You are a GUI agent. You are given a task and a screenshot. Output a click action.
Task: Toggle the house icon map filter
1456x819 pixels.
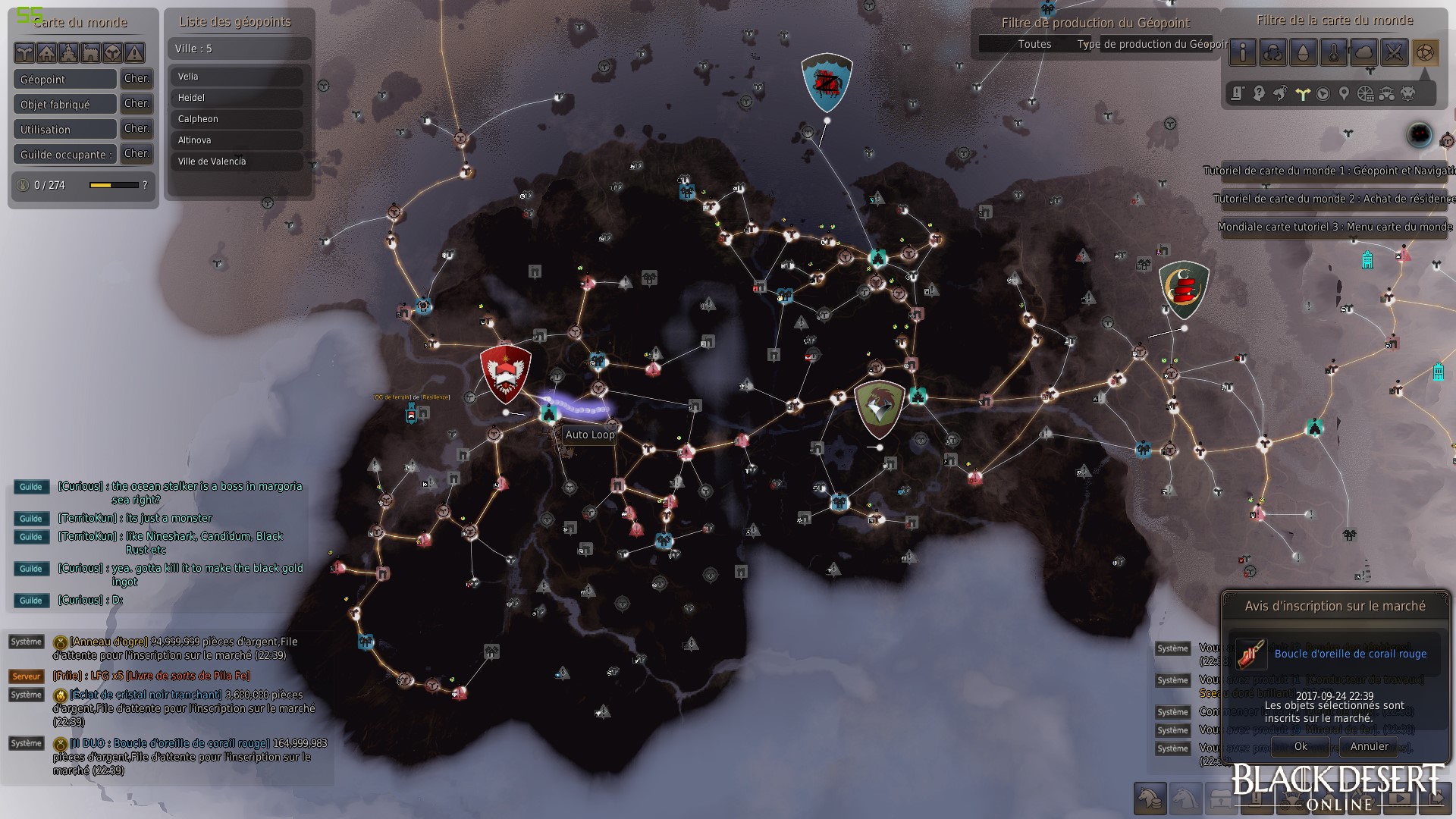(46, 52)
